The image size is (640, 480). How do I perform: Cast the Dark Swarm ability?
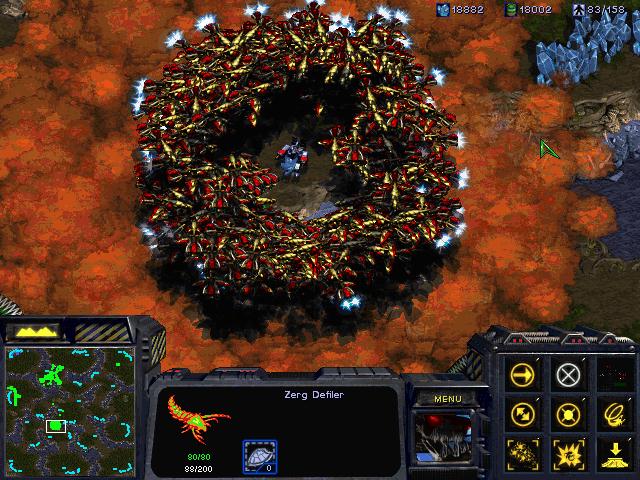523,451
